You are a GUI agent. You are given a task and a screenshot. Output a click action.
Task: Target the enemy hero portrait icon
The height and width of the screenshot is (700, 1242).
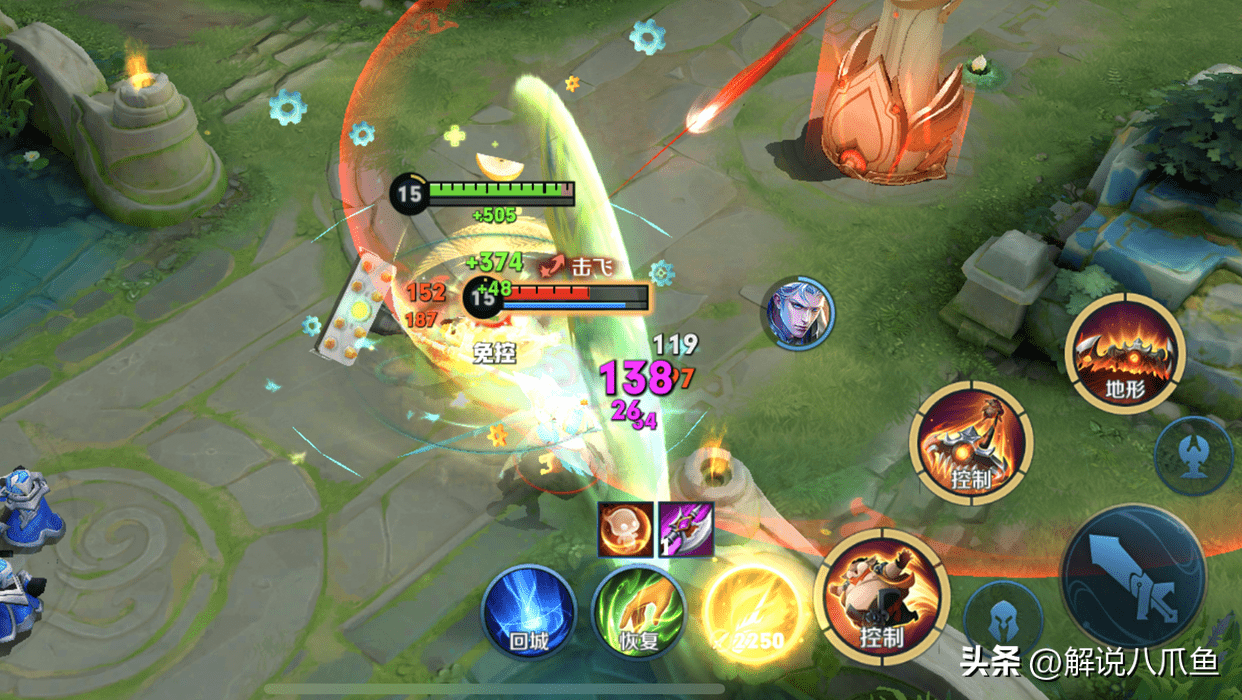[797, 314]
